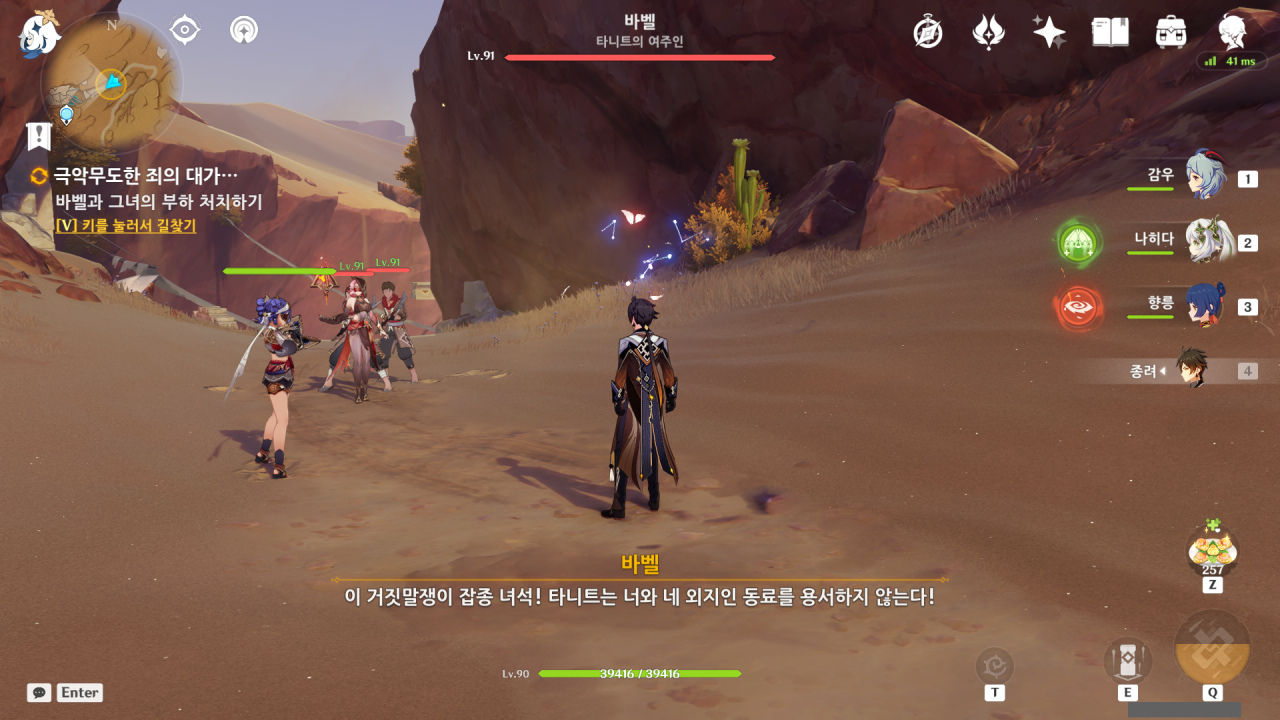Click the crosshair icon beside the minimap
The width and height of the screenshot is (1280, 720).
click(185, 30)
